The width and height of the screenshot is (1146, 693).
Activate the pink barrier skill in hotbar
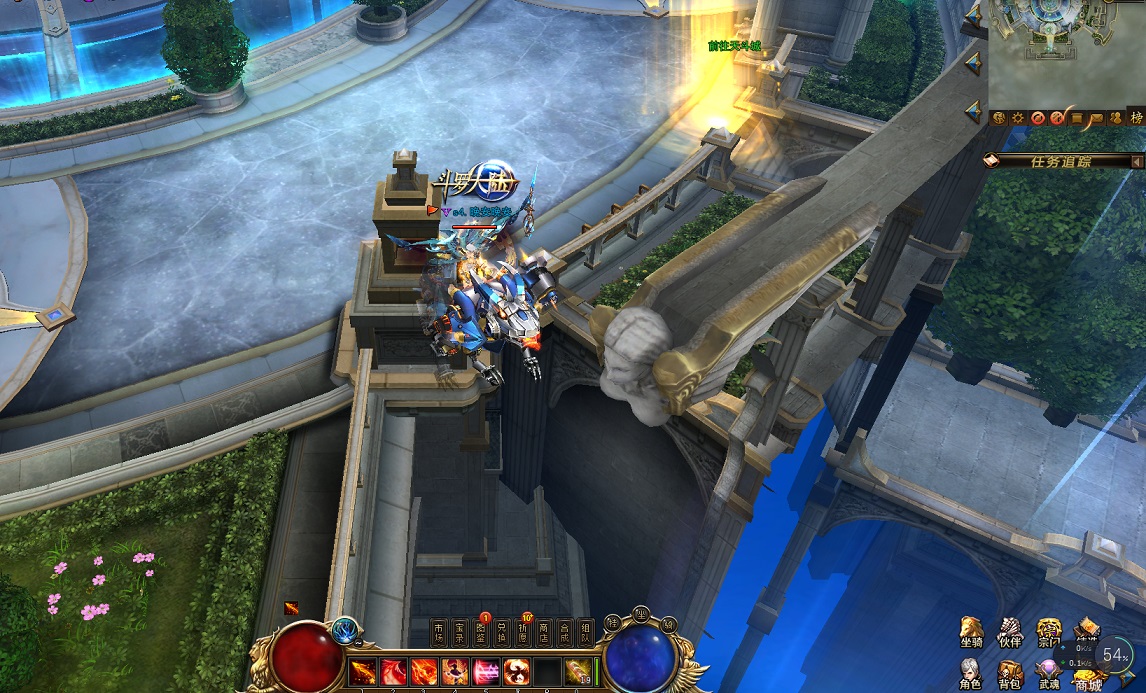[486, 671]
